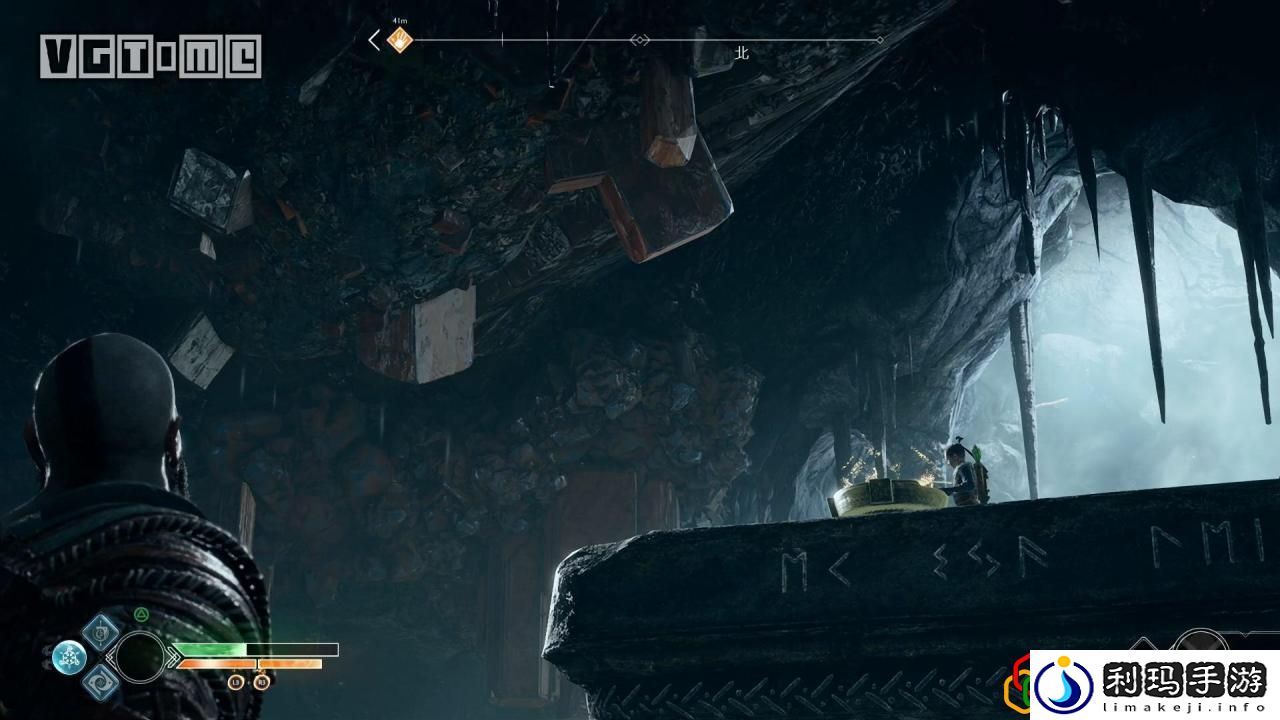This screenshot has width=1280, height=720.
Task: Select the round glowing snowflake ability icon
Action: (x=69, y=657)
